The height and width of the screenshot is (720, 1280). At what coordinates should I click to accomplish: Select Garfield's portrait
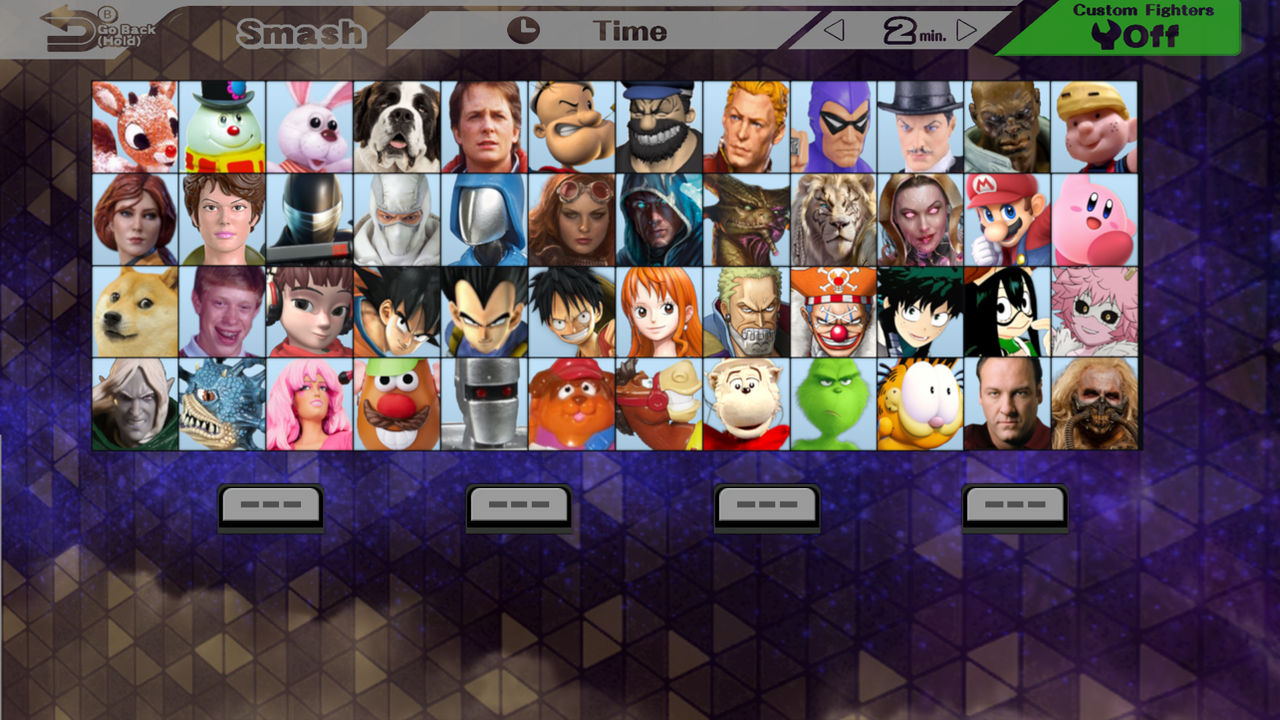[x=920, y=404]
